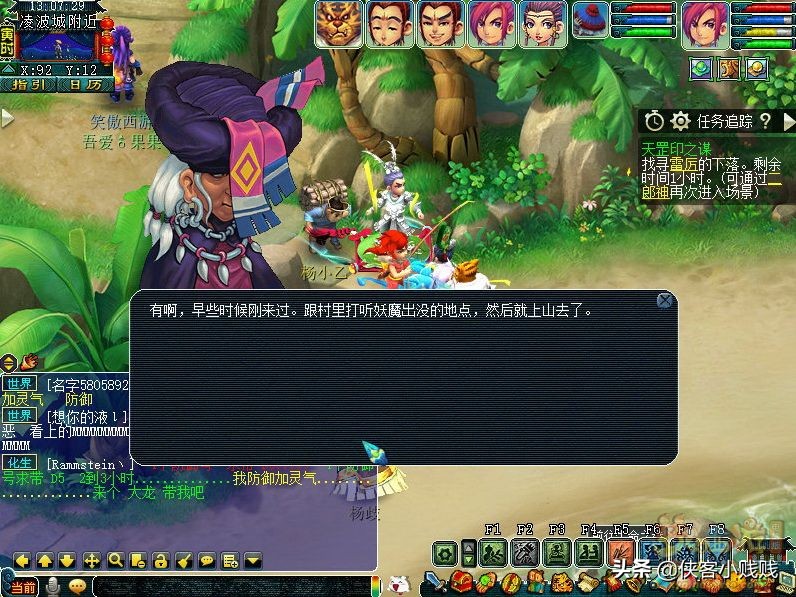Toggle the voice chat microphone
Viewport: 796px width, 597px height.
pos(52,587)
